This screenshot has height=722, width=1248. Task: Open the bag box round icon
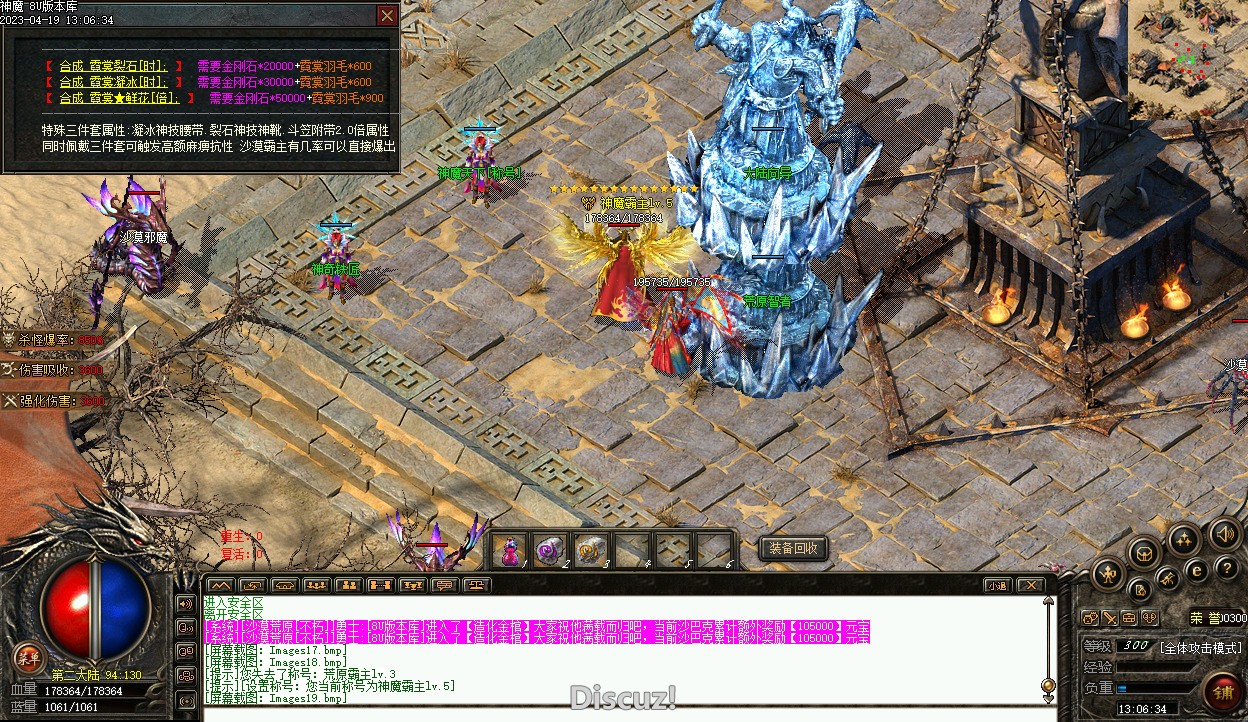pyautogui.click(x=1144, y=551)
